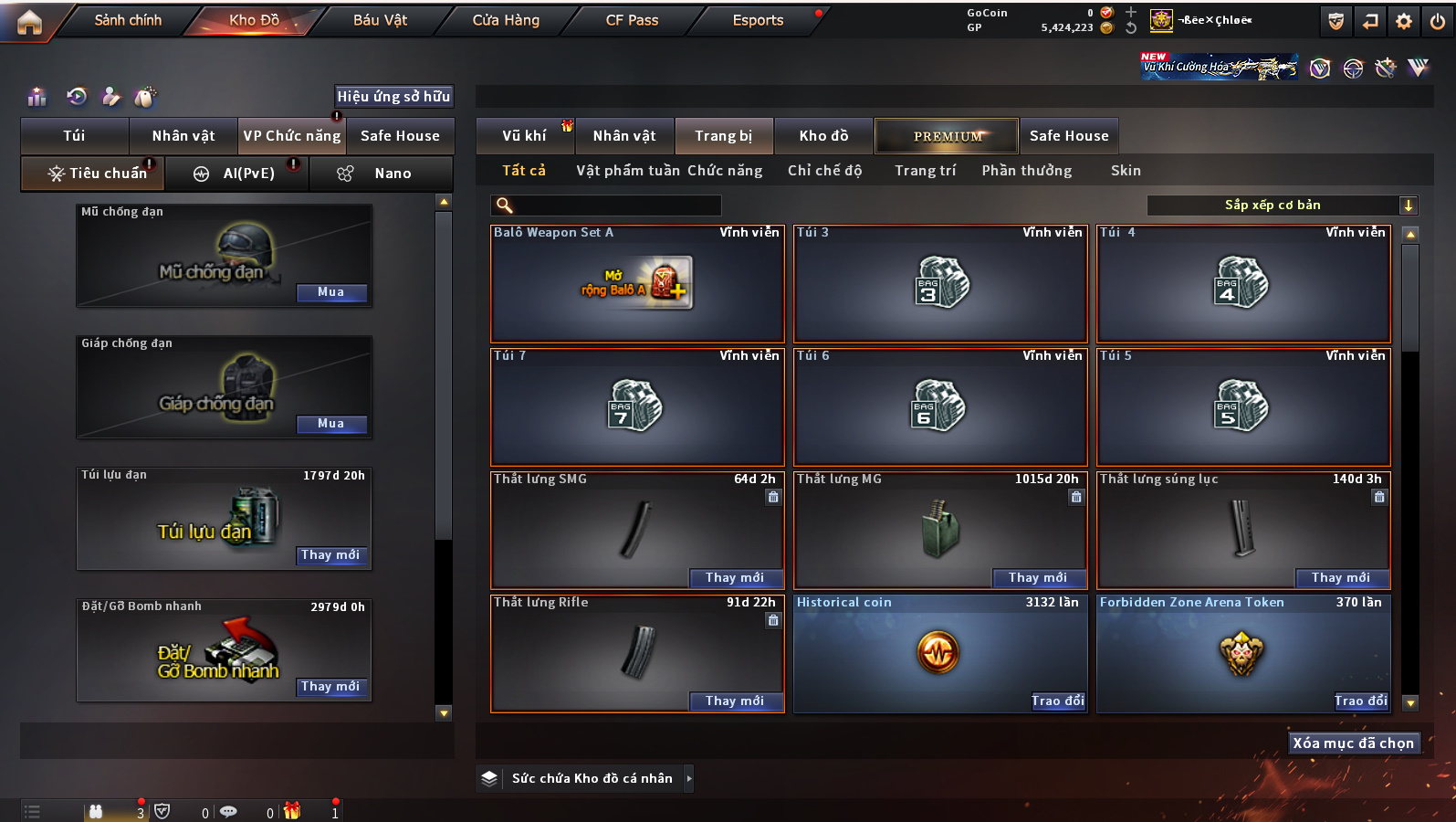
Task: Switch to AI(PvE) loadout tab
Action: 236,174
